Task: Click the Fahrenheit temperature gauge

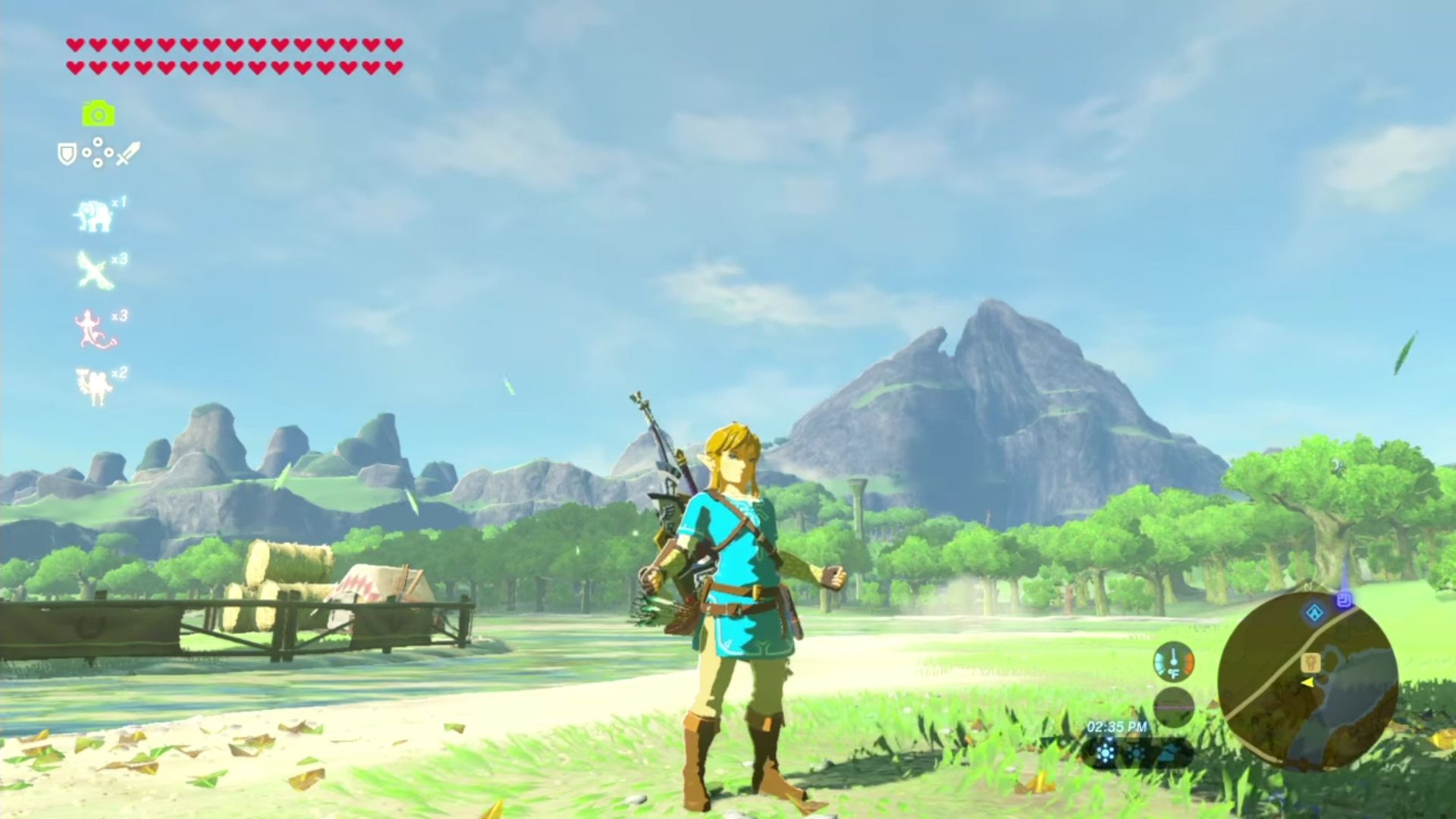Action: point(1175,664)
